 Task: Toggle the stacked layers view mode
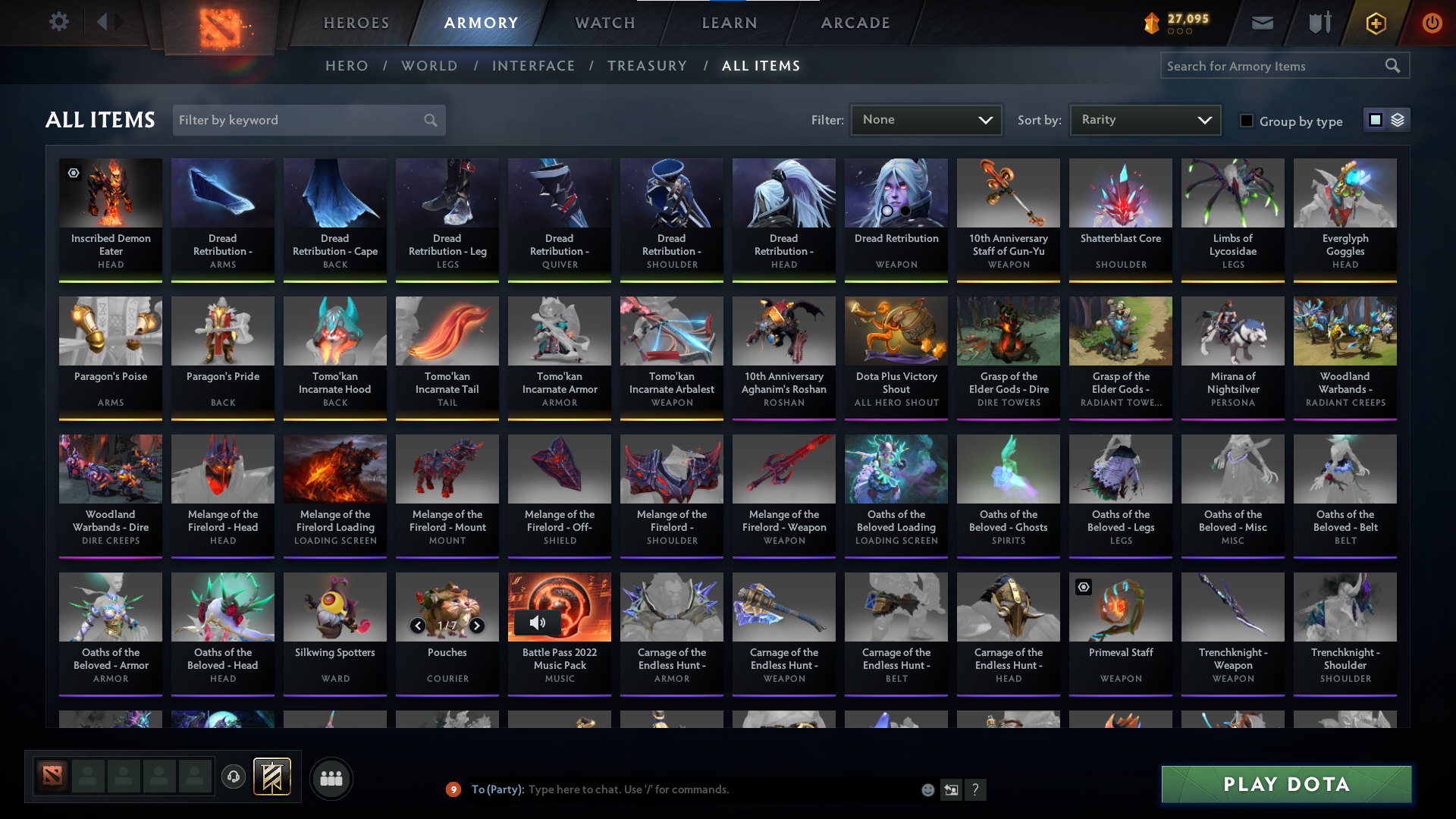coord(1398,120)
